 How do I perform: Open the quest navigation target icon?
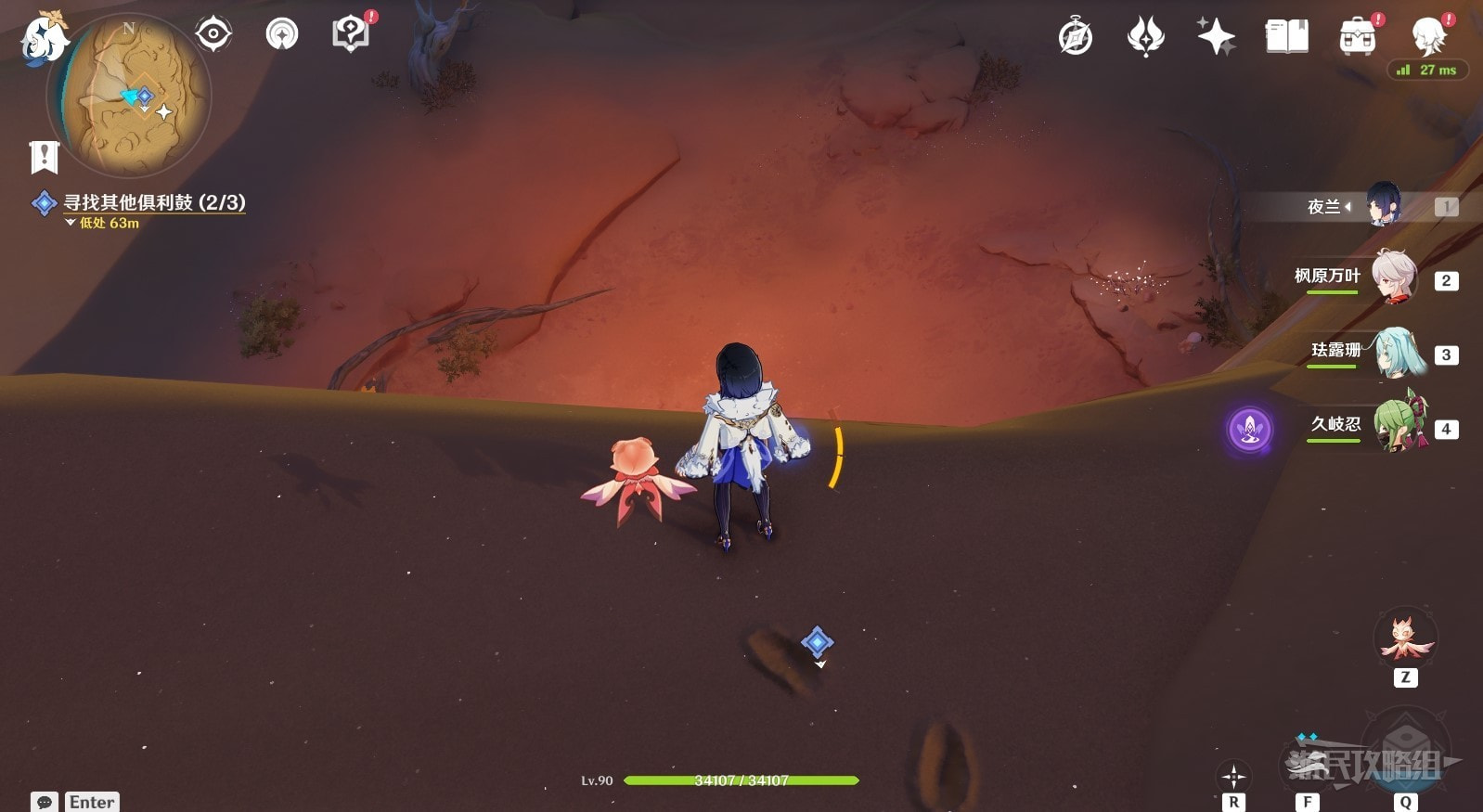[x=213, y=35]
